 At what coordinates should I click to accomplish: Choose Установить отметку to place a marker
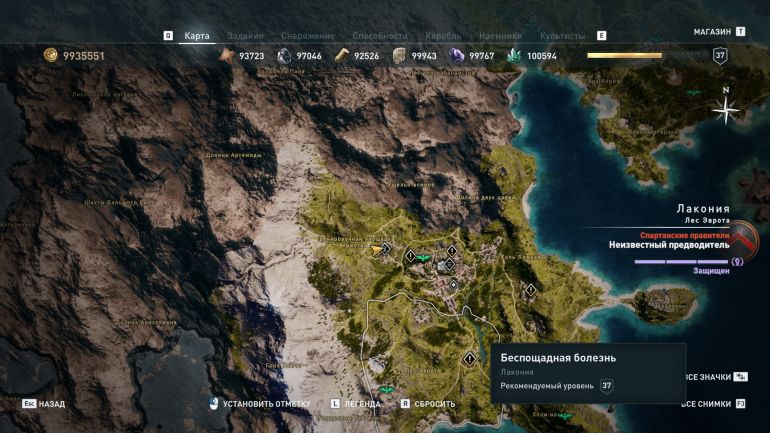(265, 404)
